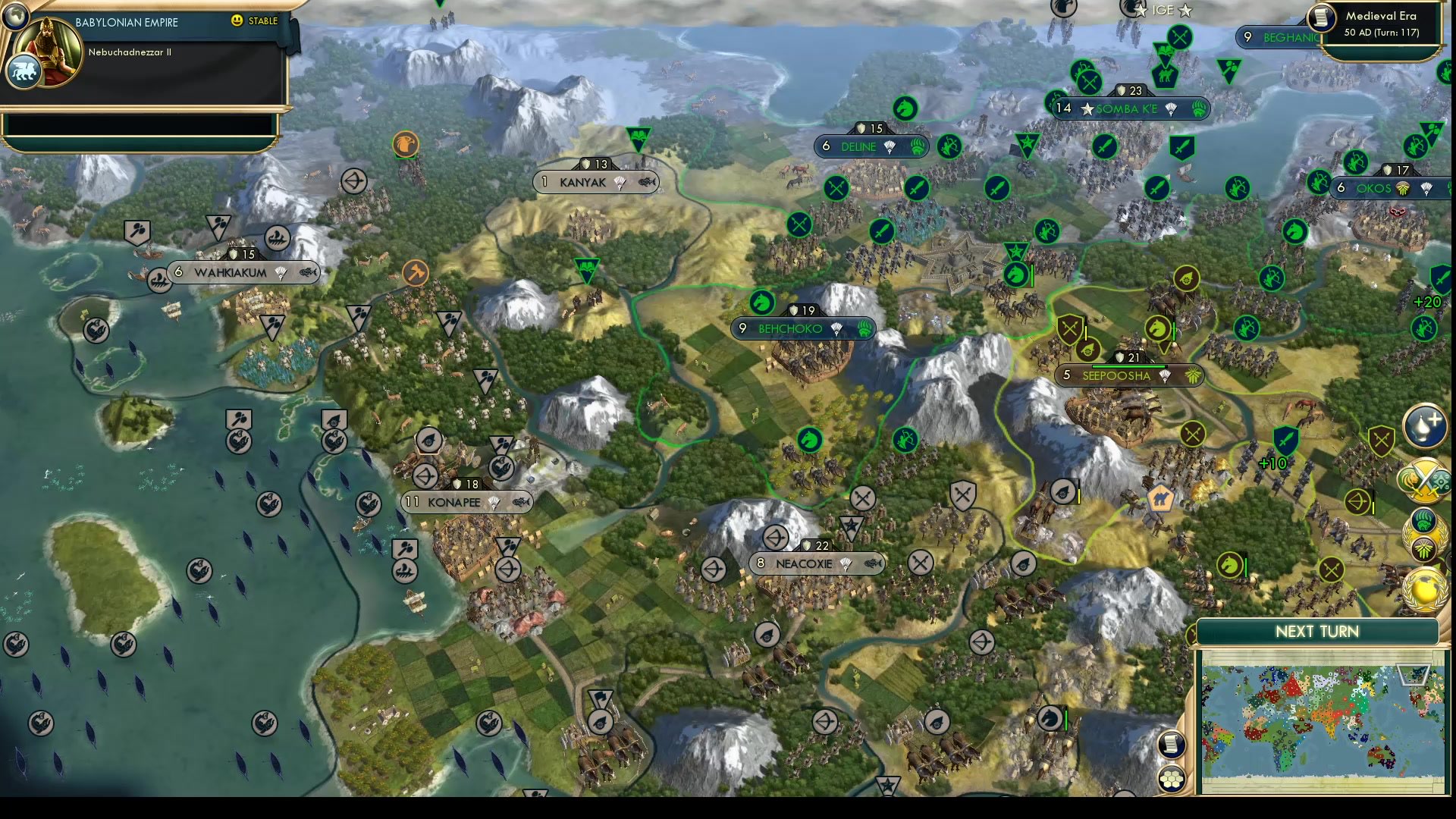Open map options using the trapezoid arrow on minimap
The height and width of the screenshot is (819, 1456).
click(x=1413, y=676)
